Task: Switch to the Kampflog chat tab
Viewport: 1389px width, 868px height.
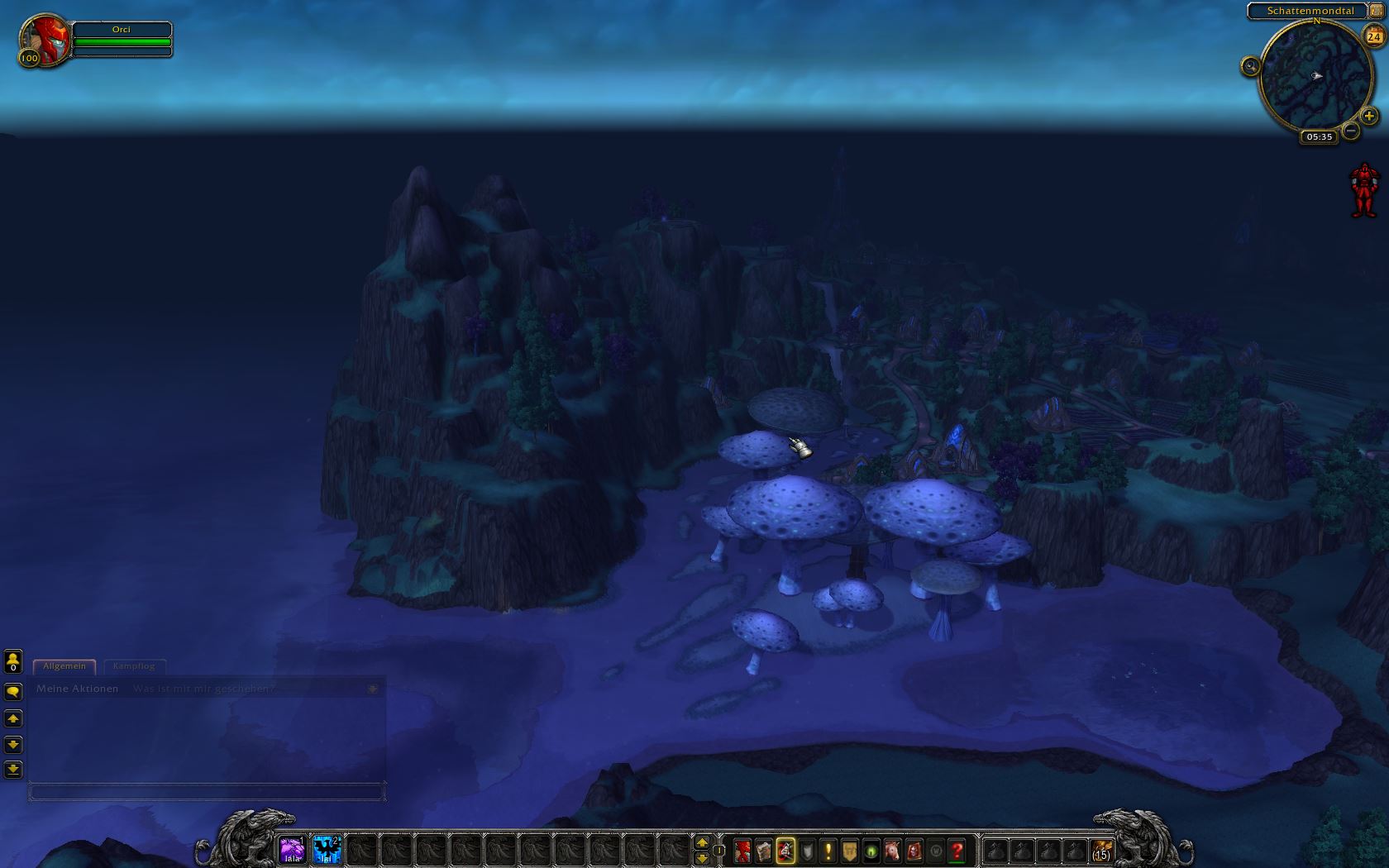Action: [x=134, y=666]
